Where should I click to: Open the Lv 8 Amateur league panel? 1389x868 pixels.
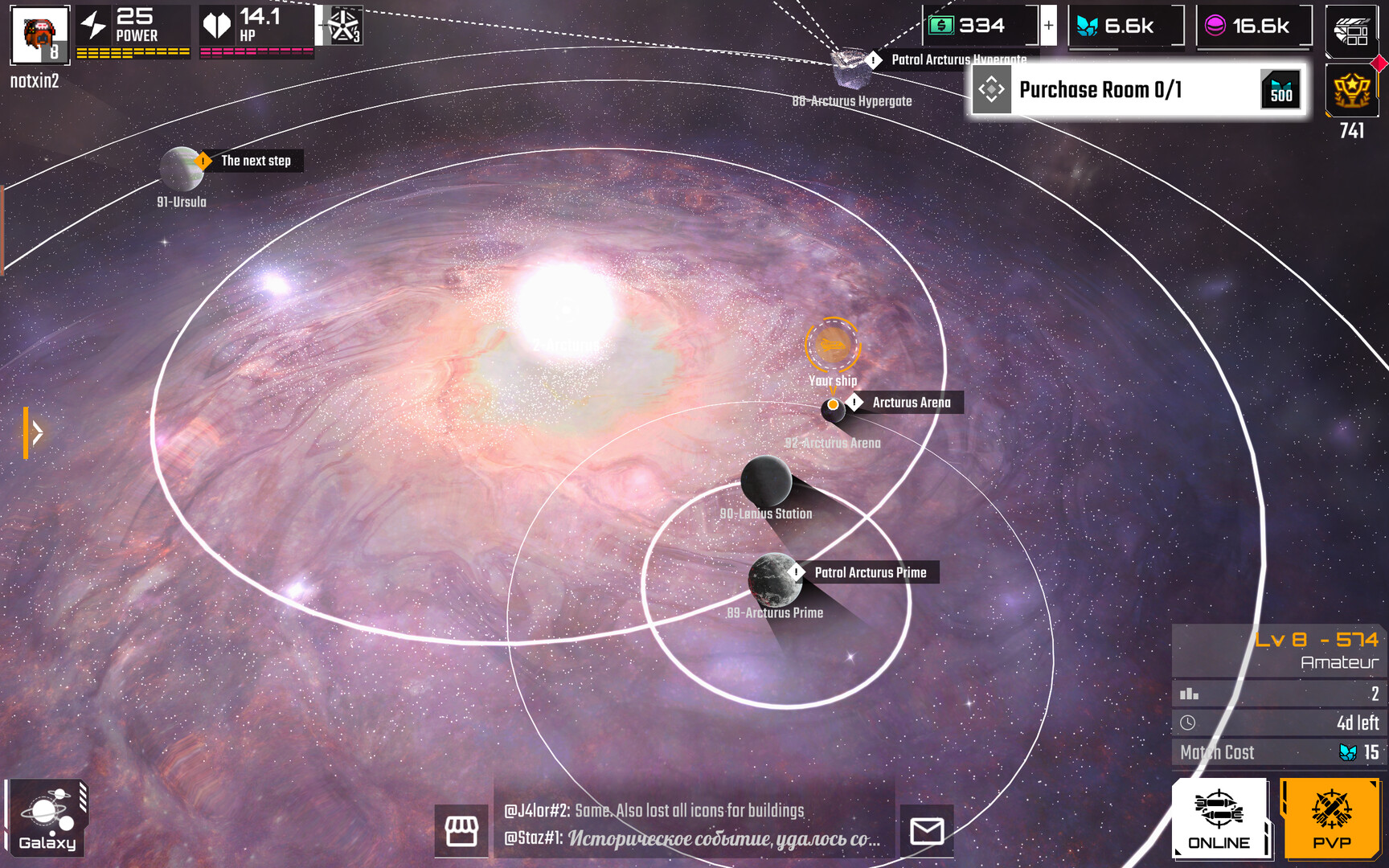[x=1278, y=651]
